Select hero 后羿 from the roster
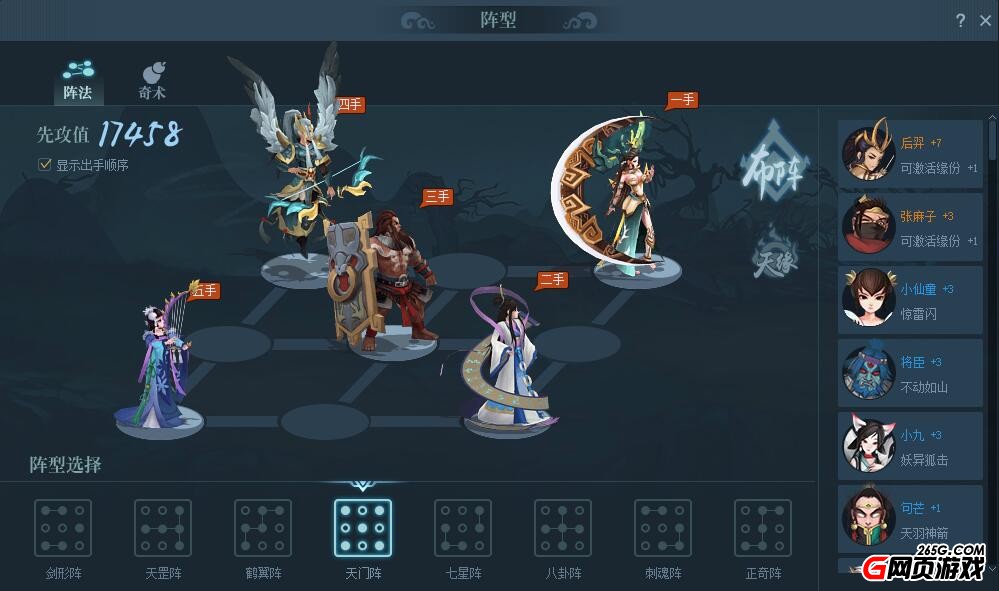 click(910, 154)
